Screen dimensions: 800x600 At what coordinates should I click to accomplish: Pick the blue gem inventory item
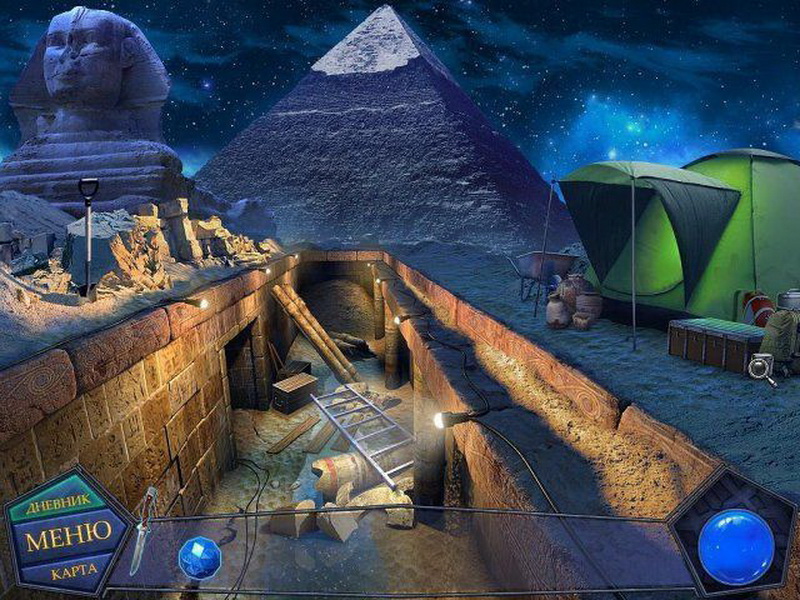pyautogui.click(x=197, y=557)
